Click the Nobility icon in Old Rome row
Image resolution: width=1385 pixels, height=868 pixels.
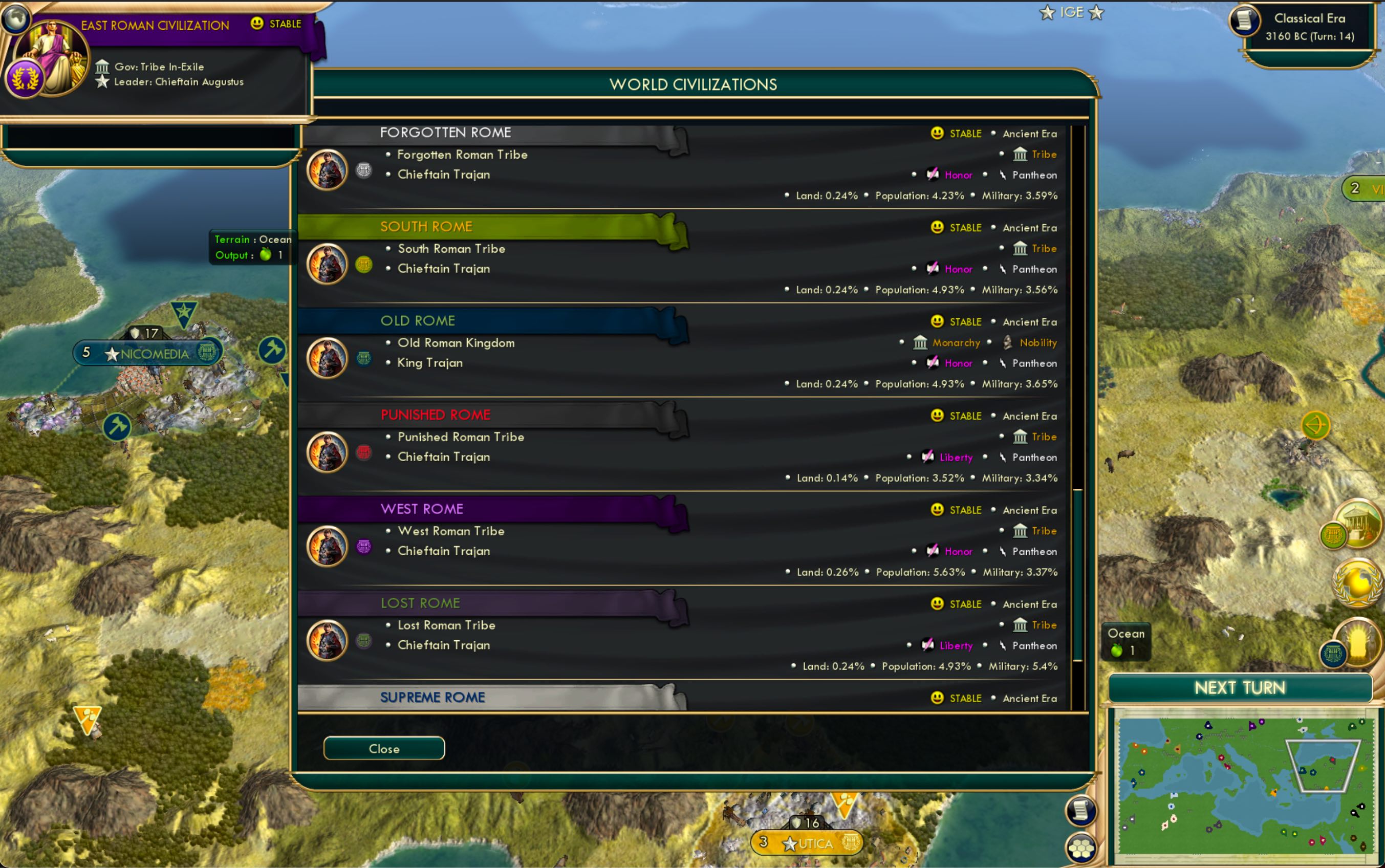coord(1007,342)
